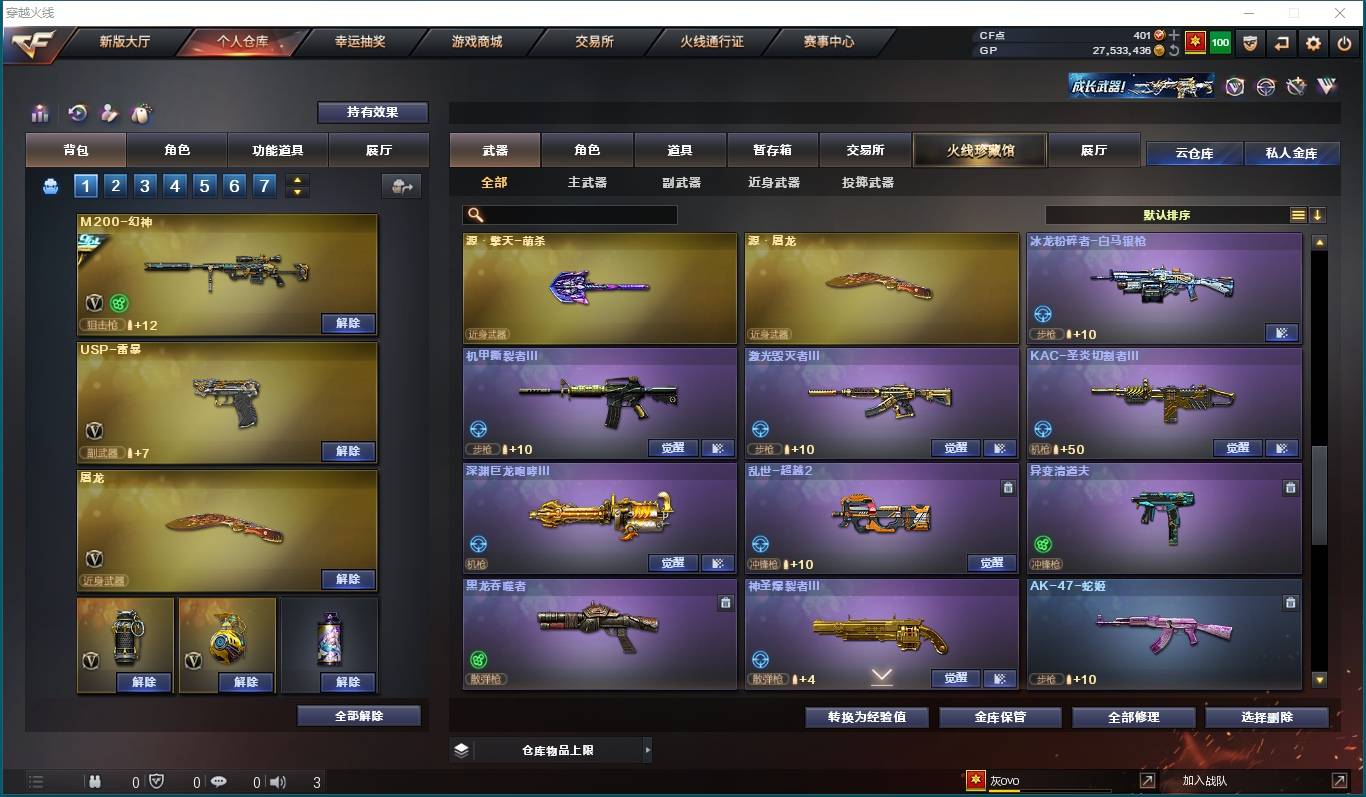Image resolution: width=1366 pixels, height=797 pixels.
Task: Select backpack page 7
Action: (262, 186)
